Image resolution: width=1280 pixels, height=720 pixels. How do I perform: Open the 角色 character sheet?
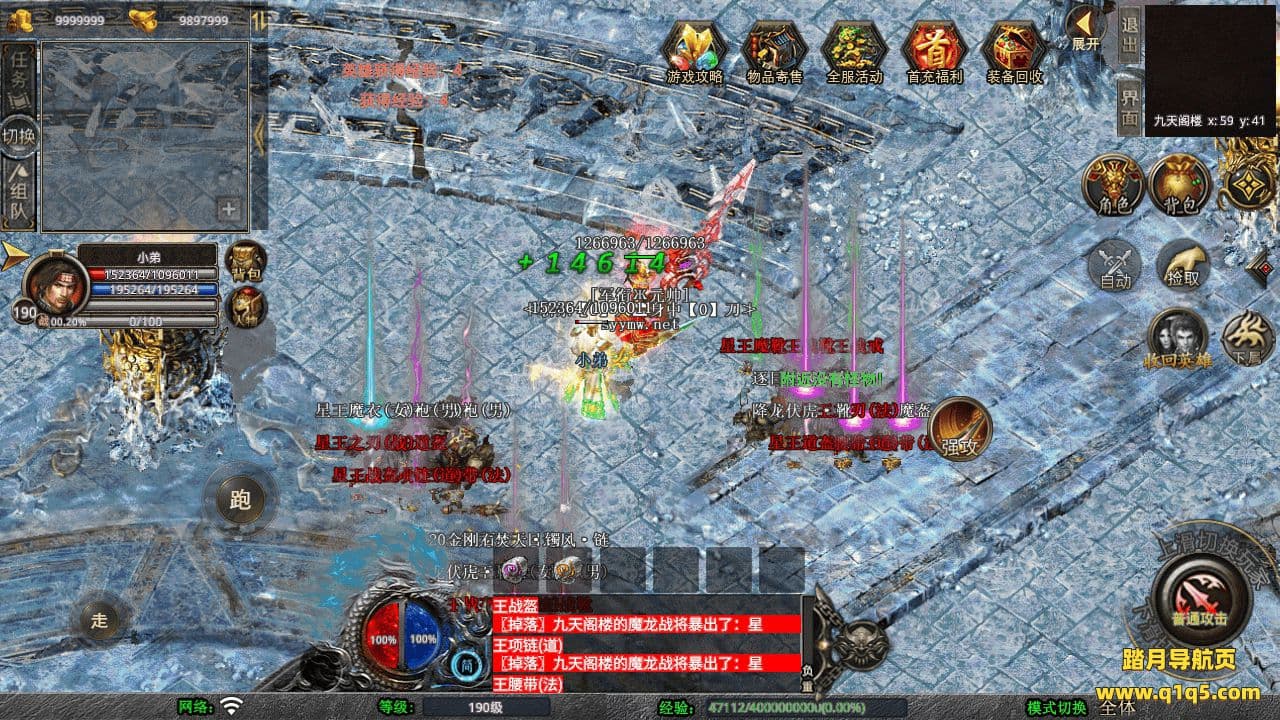1114,185
